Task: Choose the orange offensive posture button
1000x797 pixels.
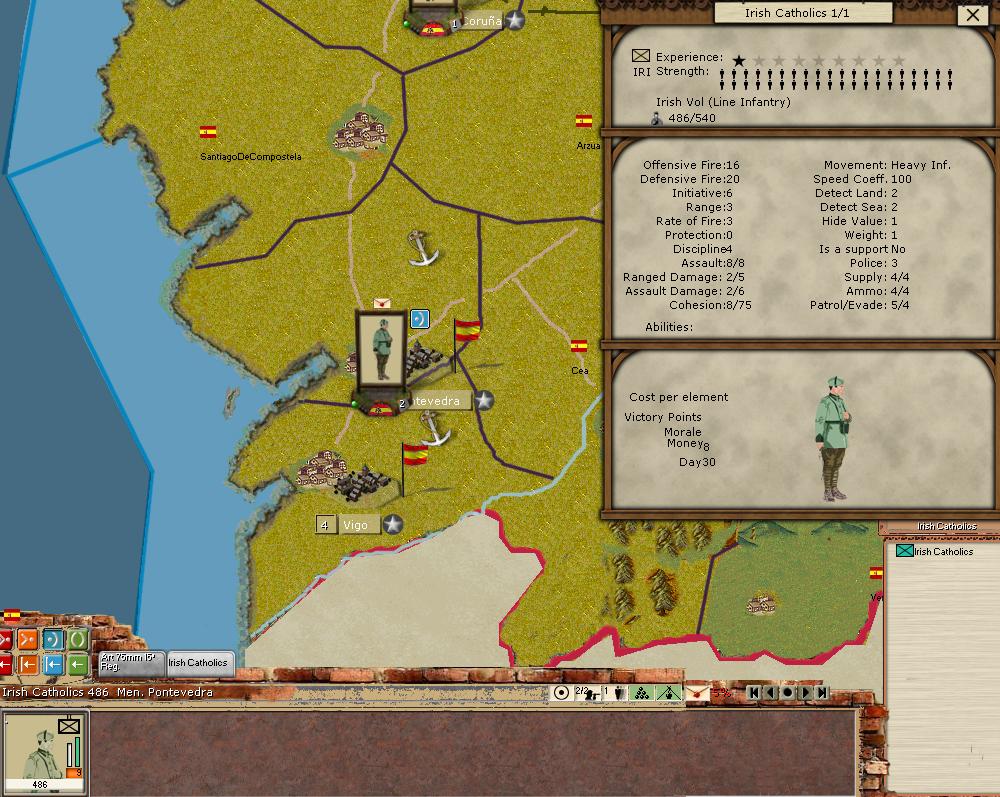Action: [x=27, y=639]
